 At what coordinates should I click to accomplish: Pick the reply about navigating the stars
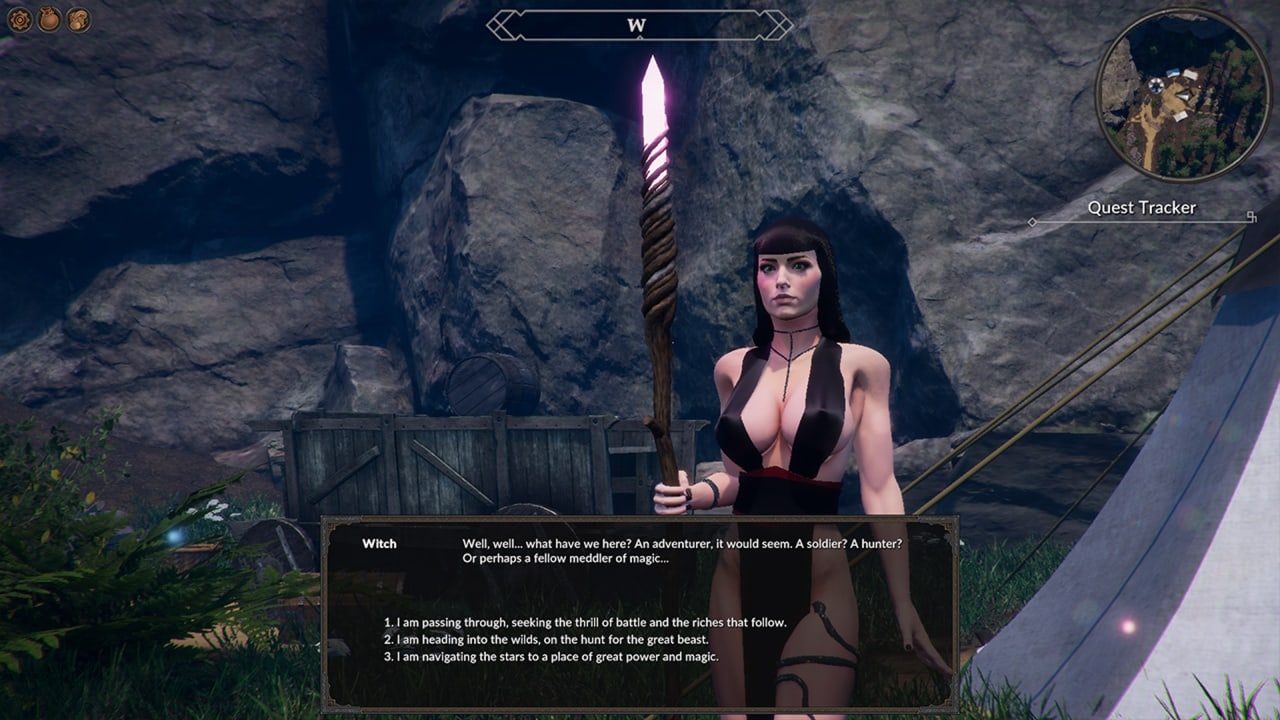click(552, 657)
